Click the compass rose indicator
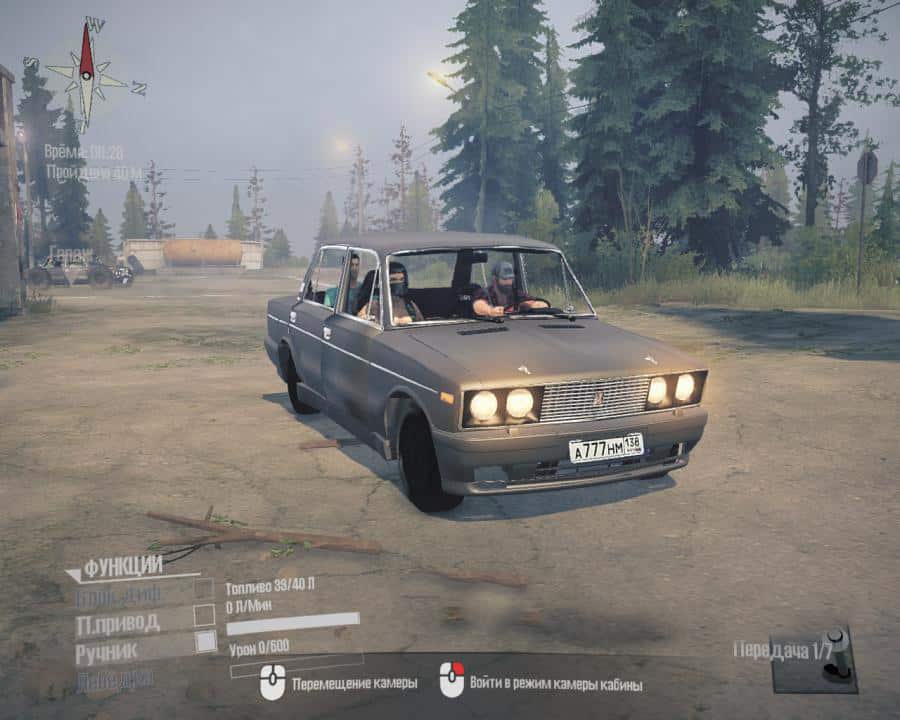 87,71
